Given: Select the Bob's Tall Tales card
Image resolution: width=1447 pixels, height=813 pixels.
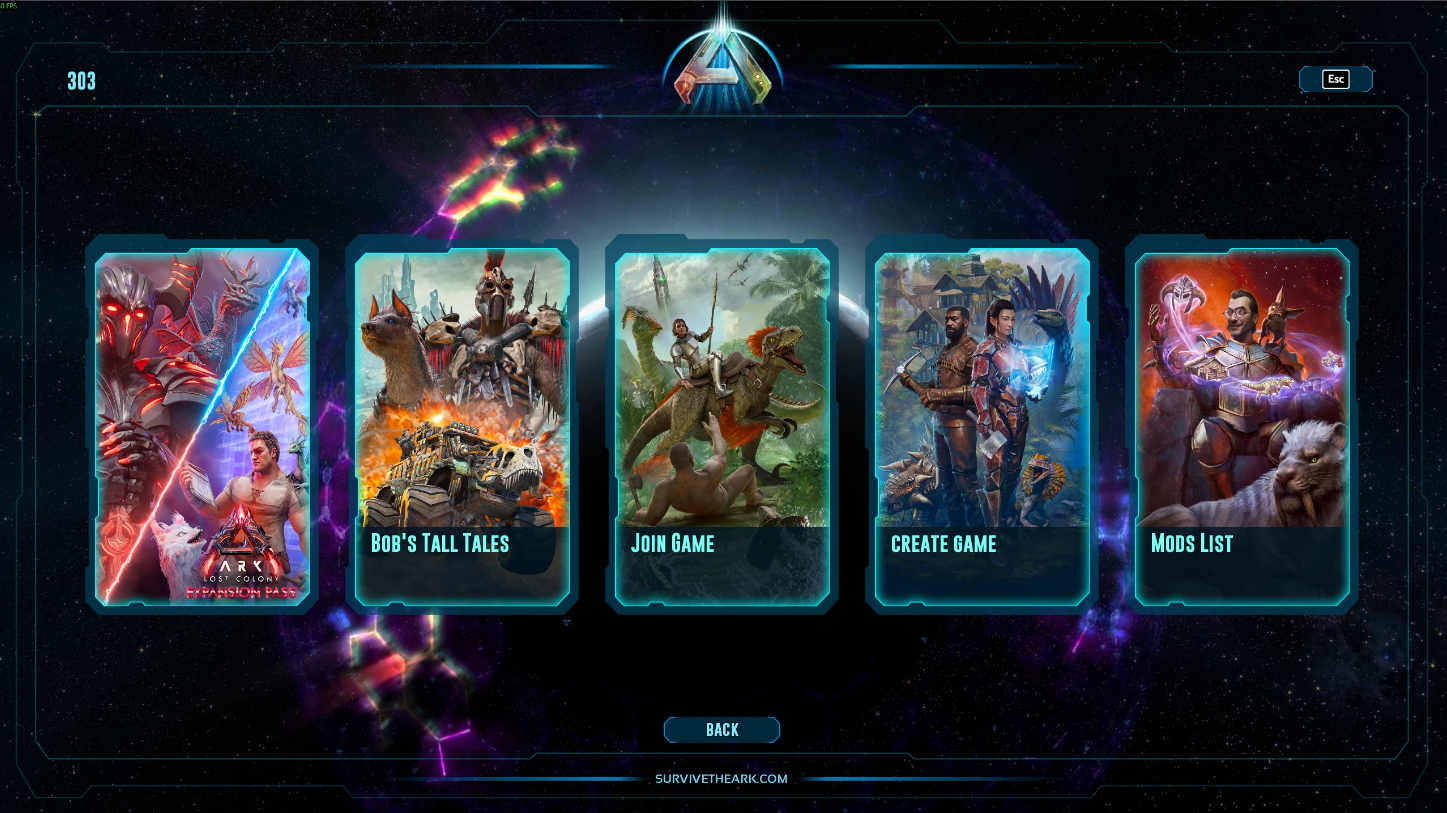Looking at the screenshot, I should tap(462, 425).
